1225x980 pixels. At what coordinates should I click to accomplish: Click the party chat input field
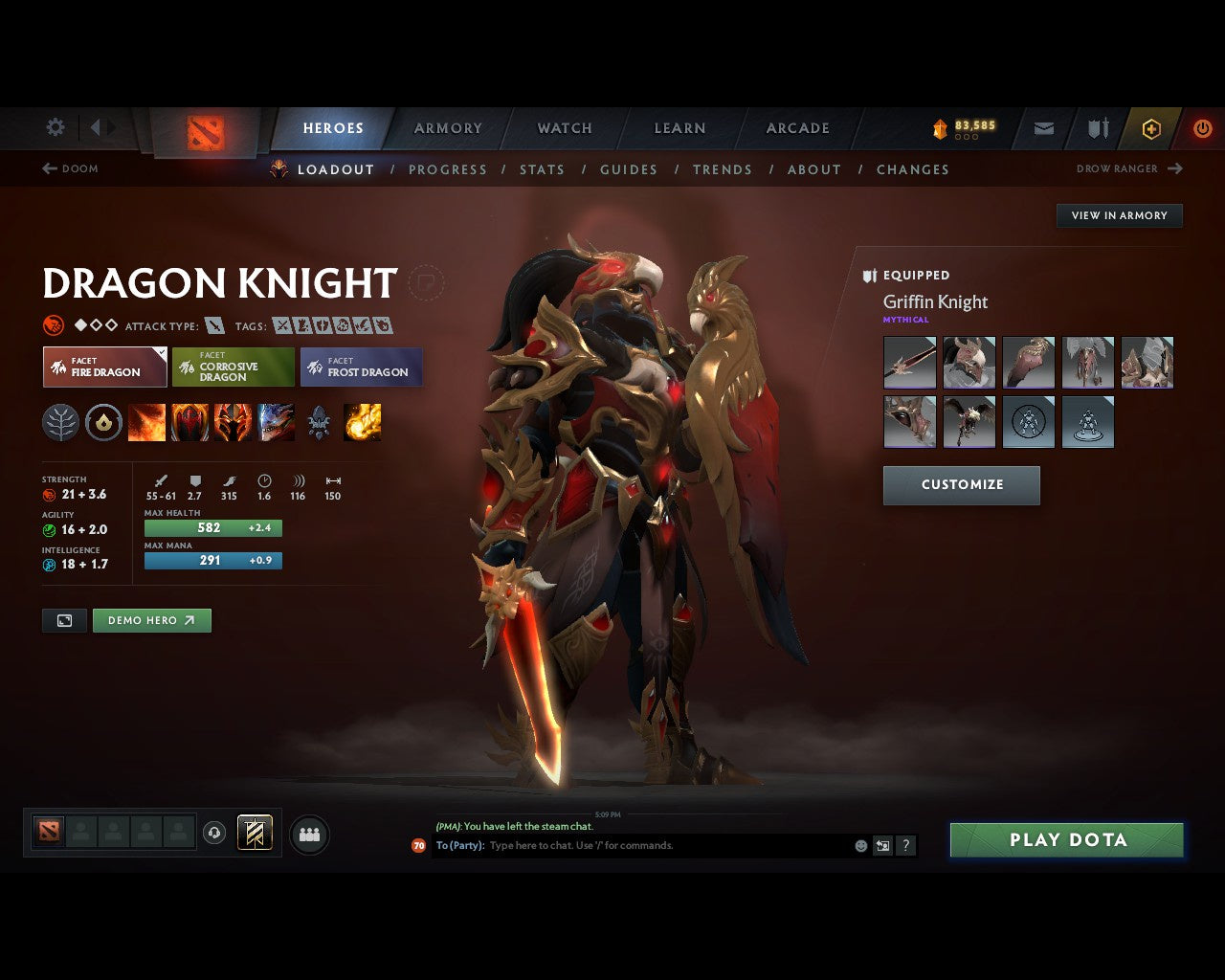(622, 845)
